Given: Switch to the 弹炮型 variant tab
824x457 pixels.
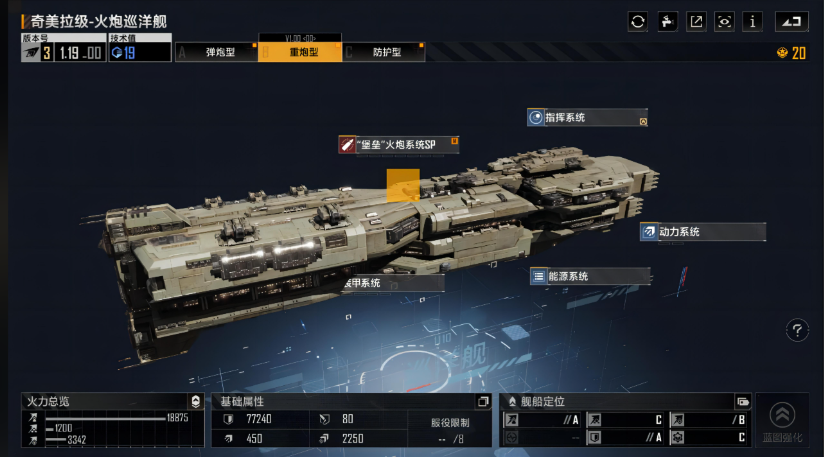Looking at the screenshot, I should pyautogui.click(x=217, y=52).
